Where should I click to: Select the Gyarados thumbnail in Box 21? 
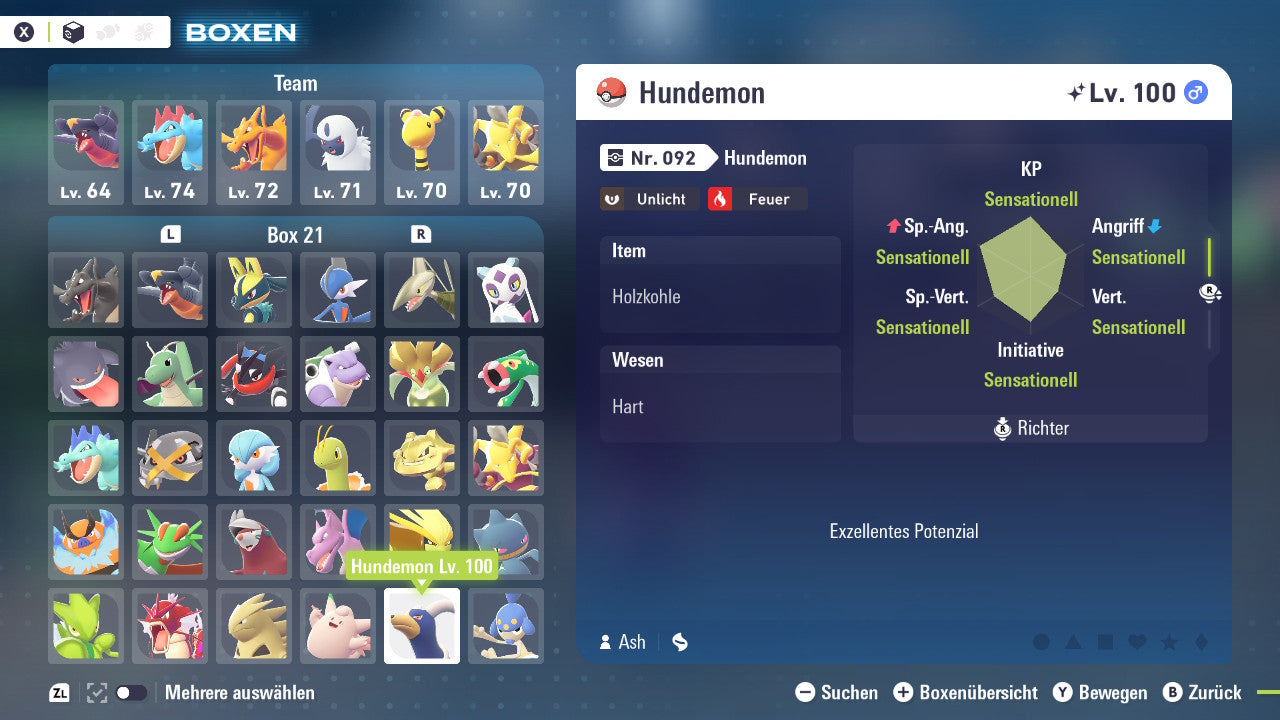click(169, 626)
